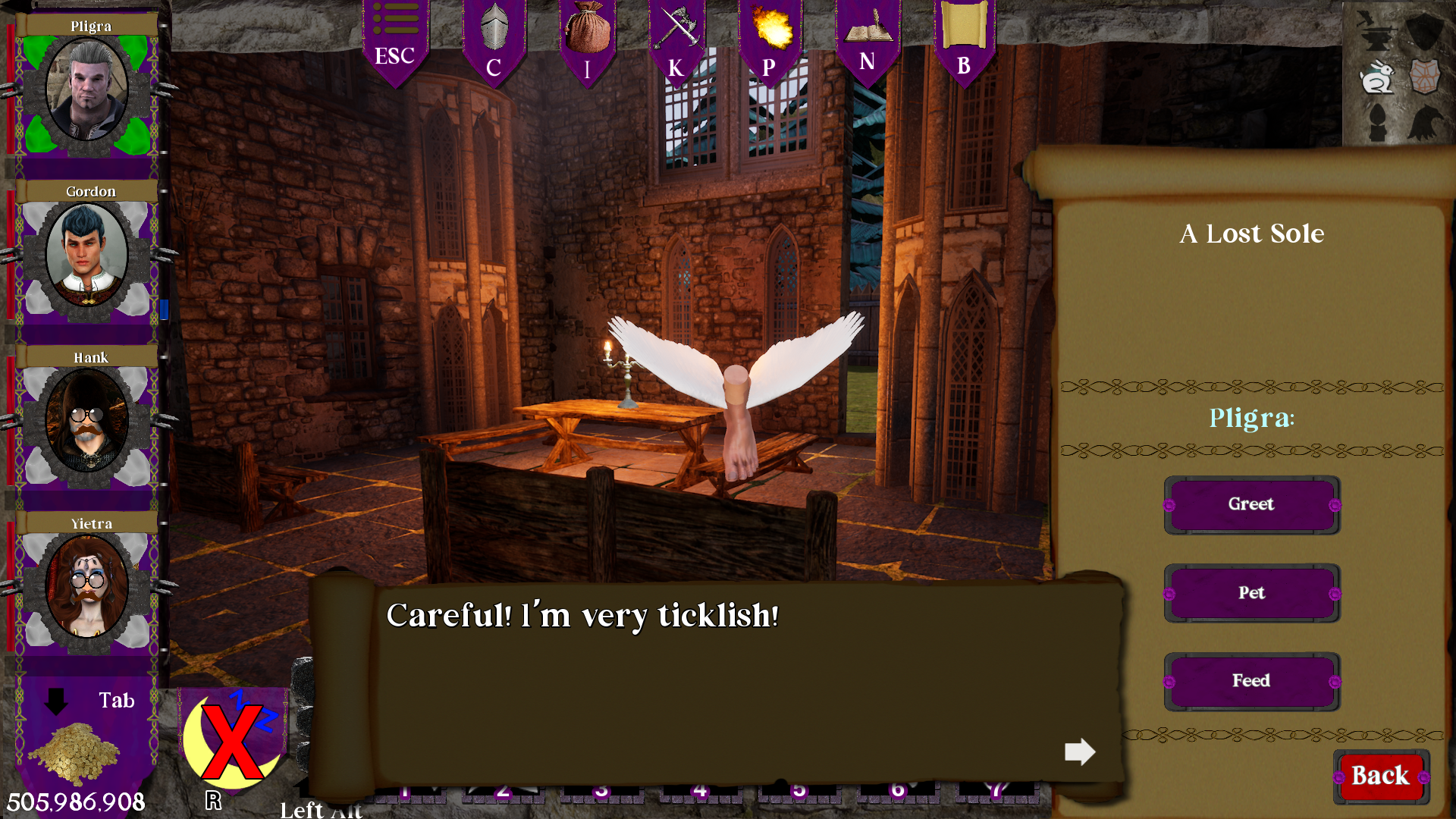Select the white rabbit icon

click(1378, 76)
